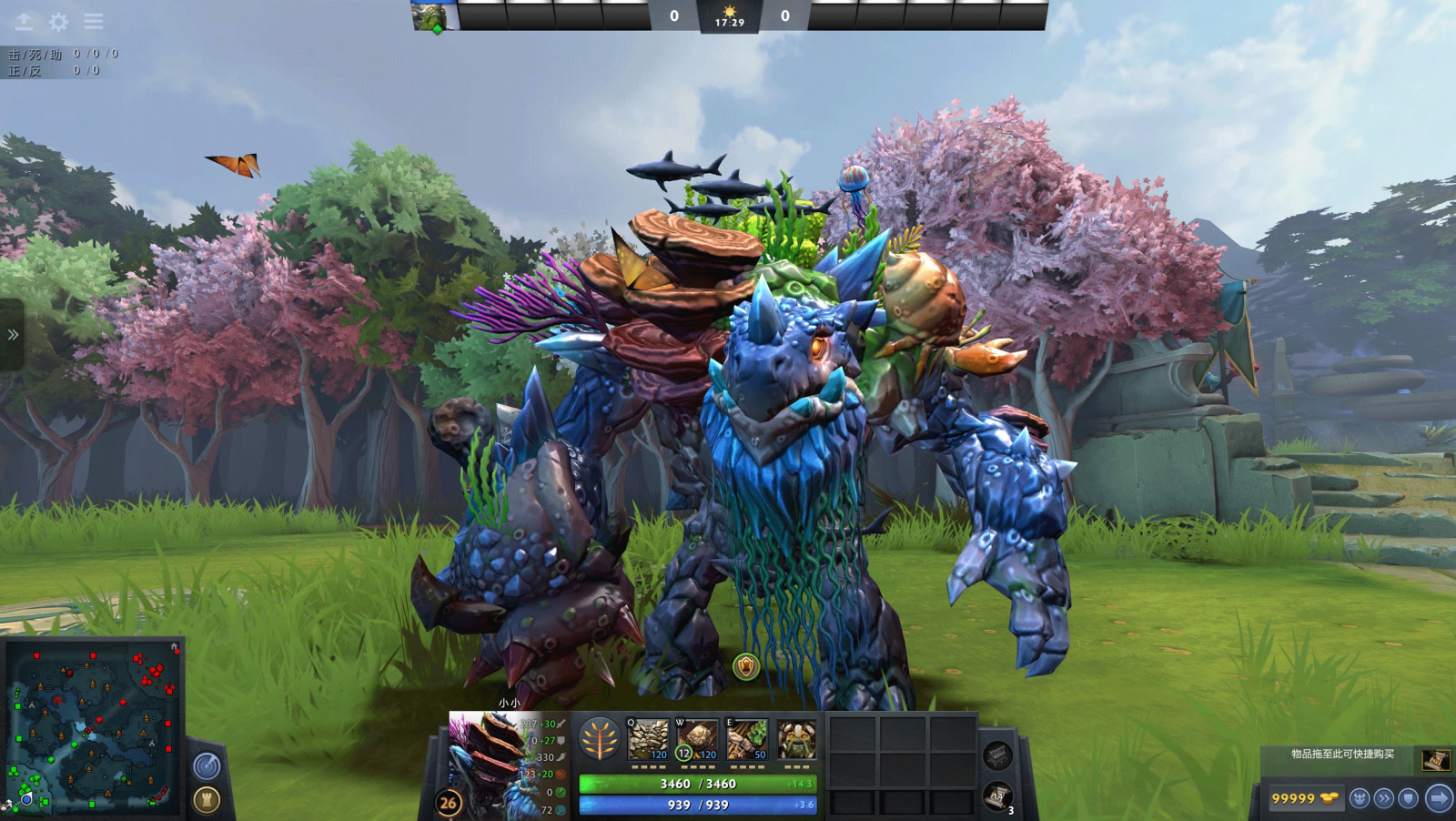Click the neutral item slot

(x=997, y=755)
